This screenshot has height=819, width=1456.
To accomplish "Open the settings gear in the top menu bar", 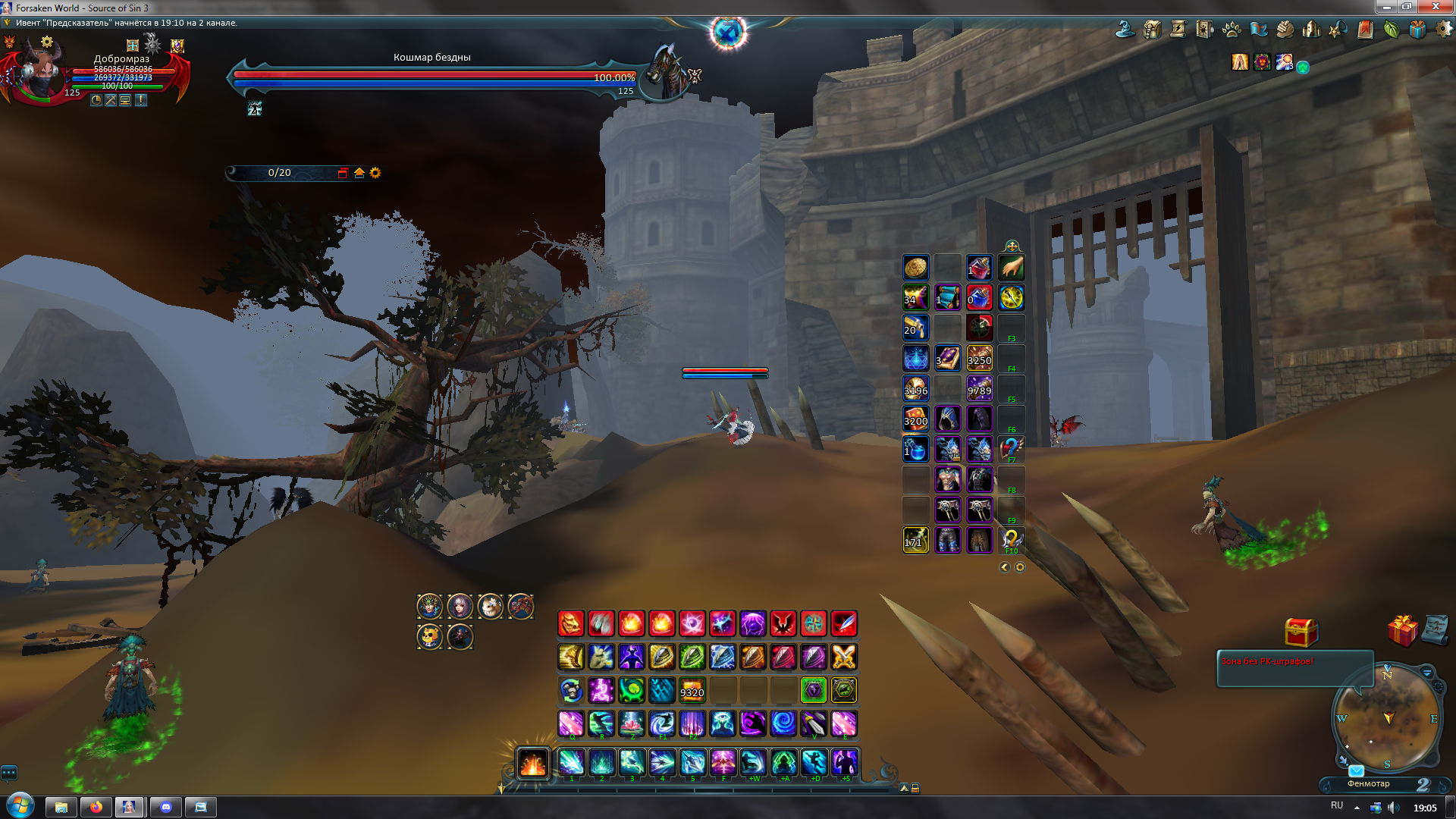I will coord(1443,30).
